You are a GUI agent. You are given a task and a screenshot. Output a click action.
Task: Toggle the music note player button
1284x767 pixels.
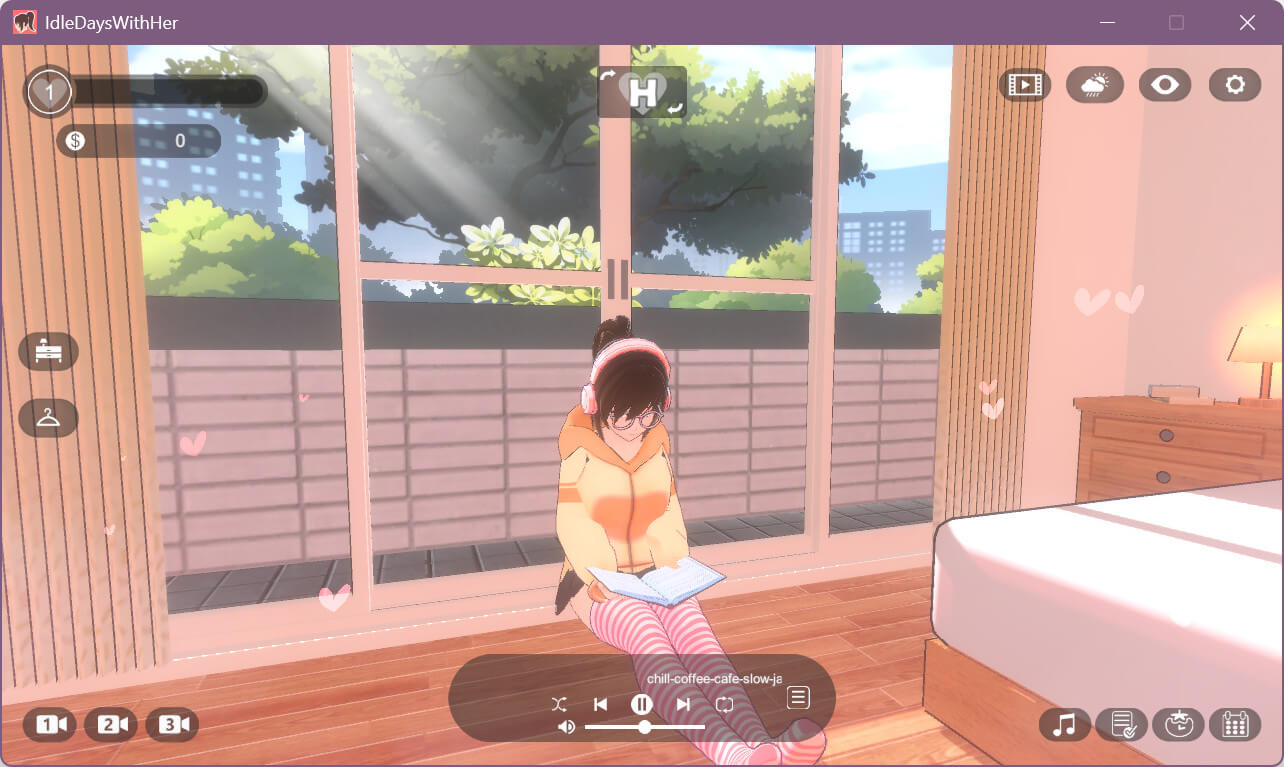[1065, 724]
